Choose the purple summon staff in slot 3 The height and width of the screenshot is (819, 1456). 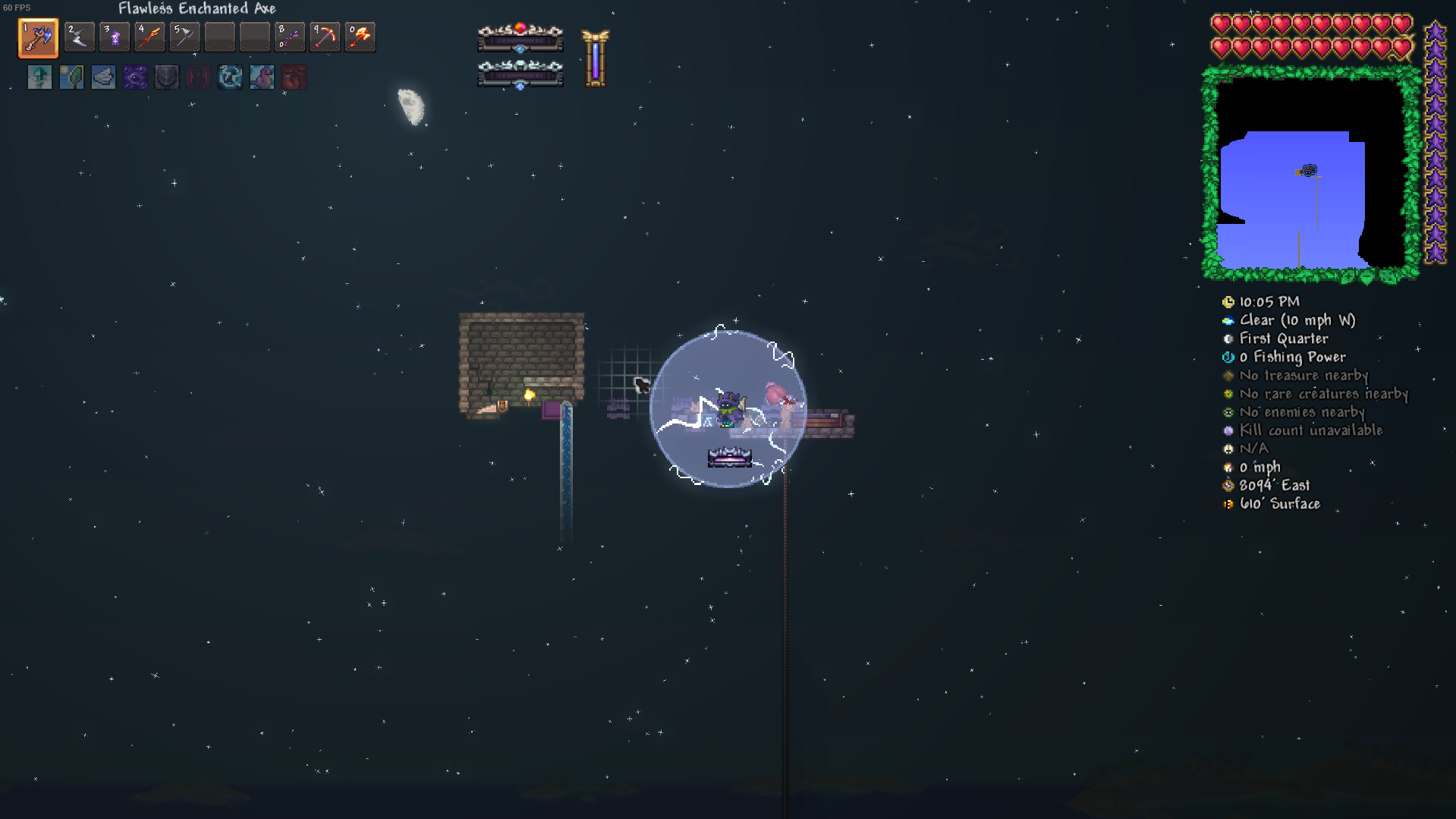point(114,37)
